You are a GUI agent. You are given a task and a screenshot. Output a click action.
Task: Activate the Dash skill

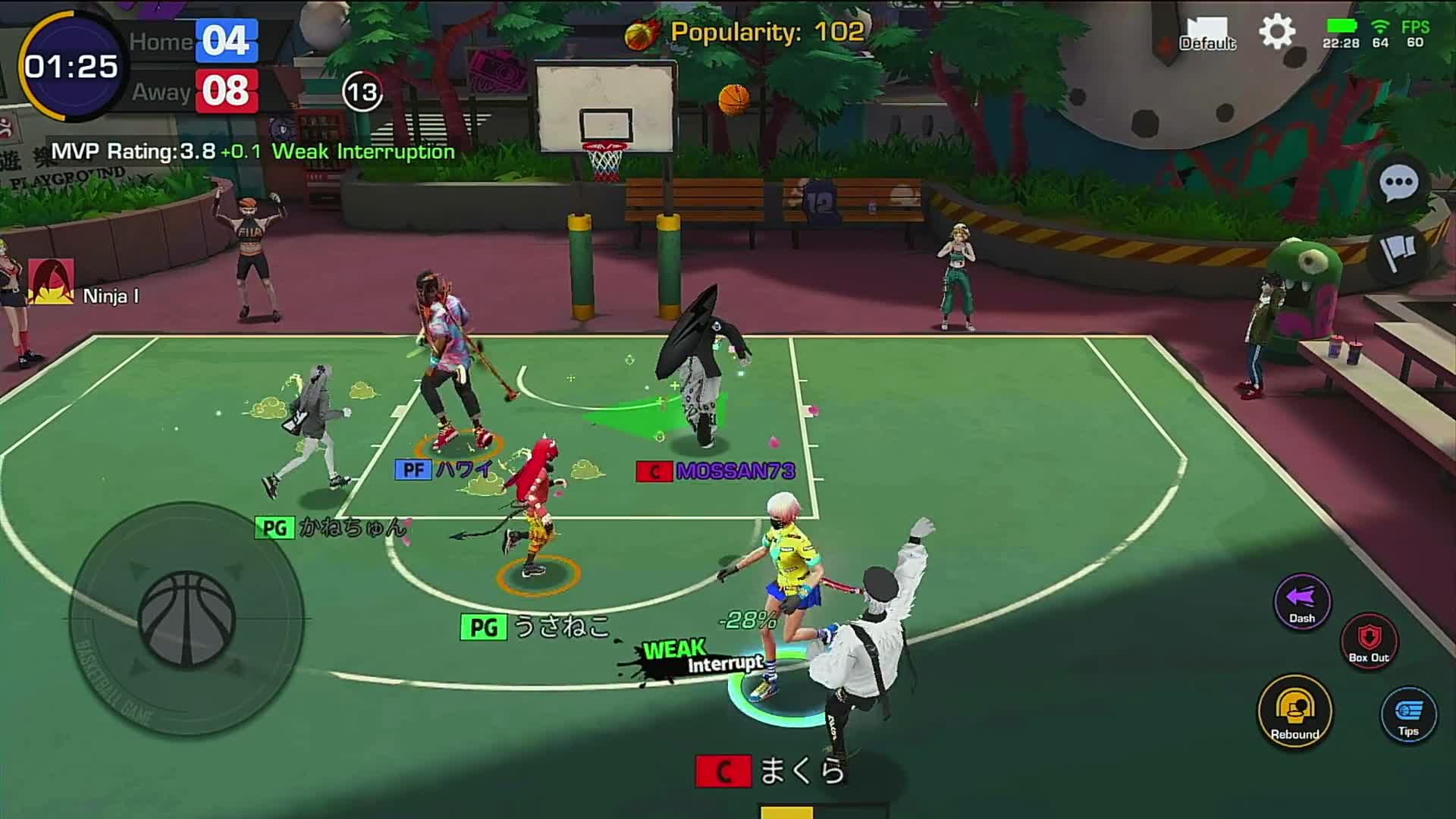tap(1302, 601)
